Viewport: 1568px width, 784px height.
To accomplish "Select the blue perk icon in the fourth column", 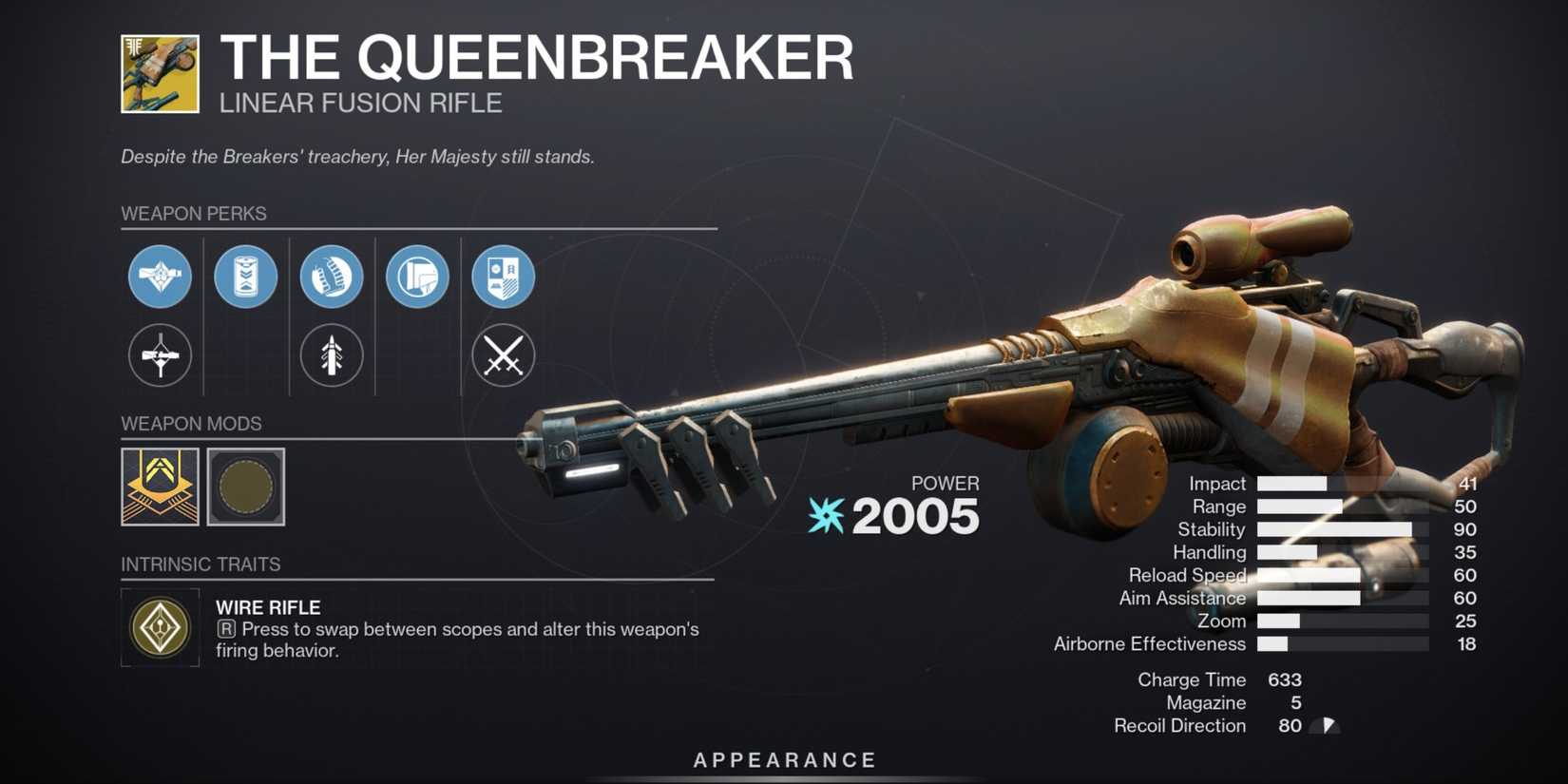I will (x=416, y=277).
